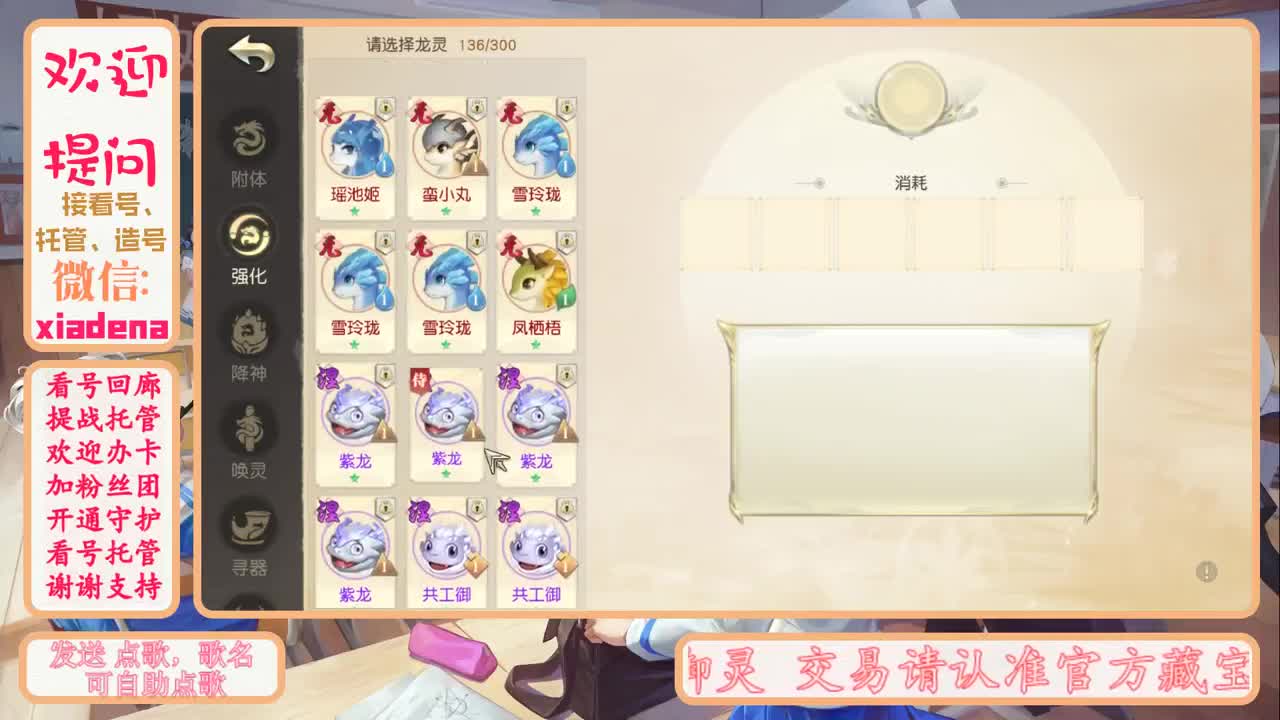This screenshot has width=1280, height=720.
Task: Select the 蛮小丸 dragon card
Action: click(445, 150)
